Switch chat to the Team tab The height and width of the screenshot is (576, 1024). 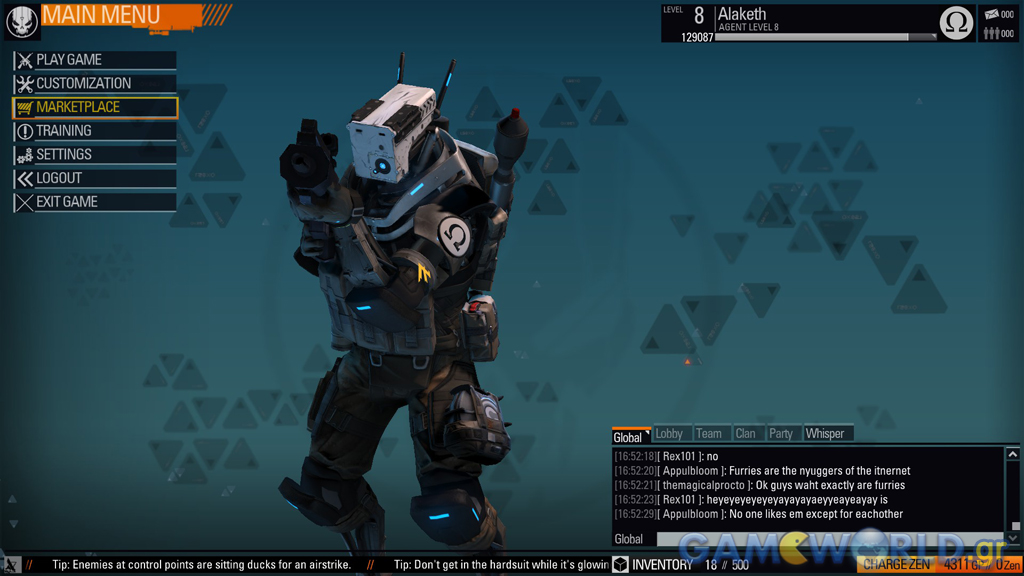(709, 434)
